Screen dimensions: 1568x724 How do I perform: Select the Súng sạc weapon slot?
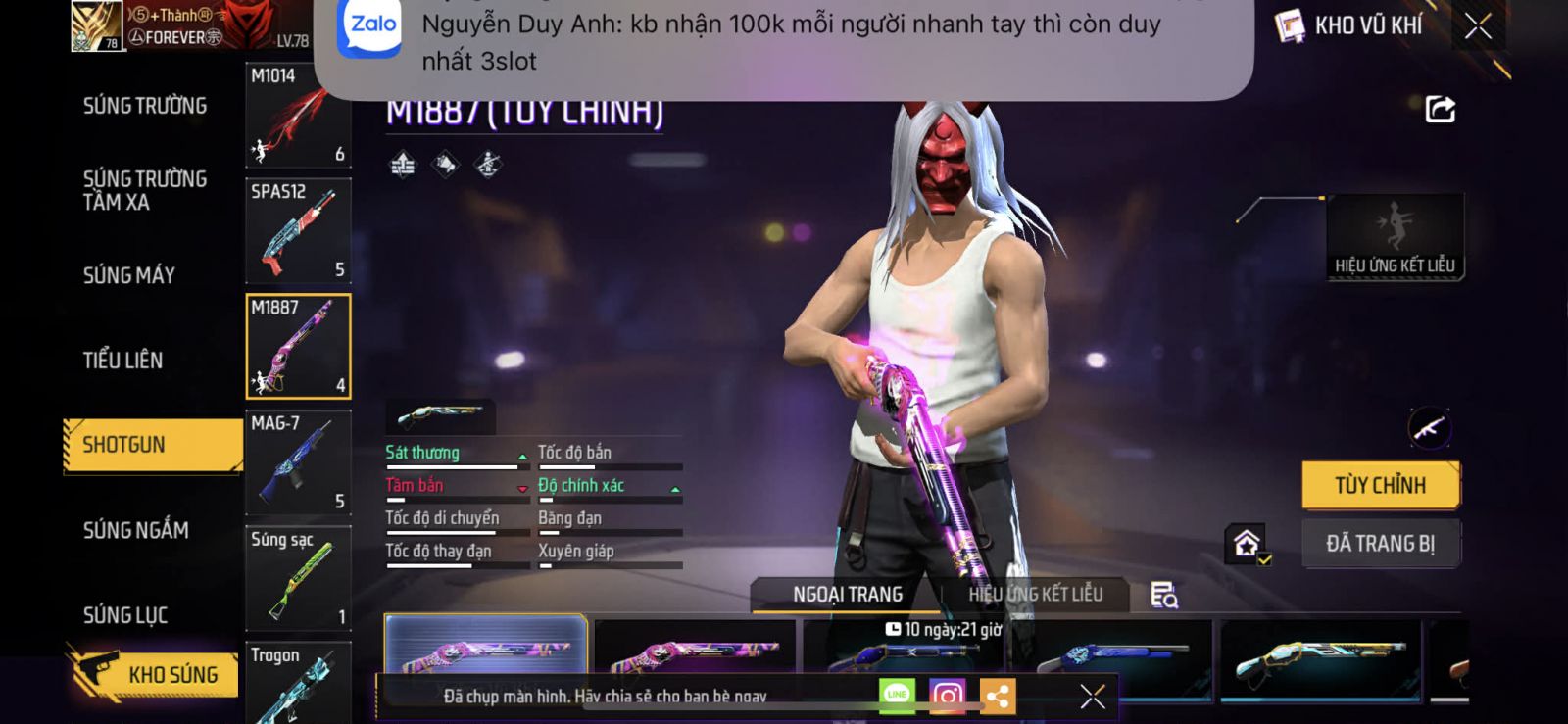[x=298, y=578]
